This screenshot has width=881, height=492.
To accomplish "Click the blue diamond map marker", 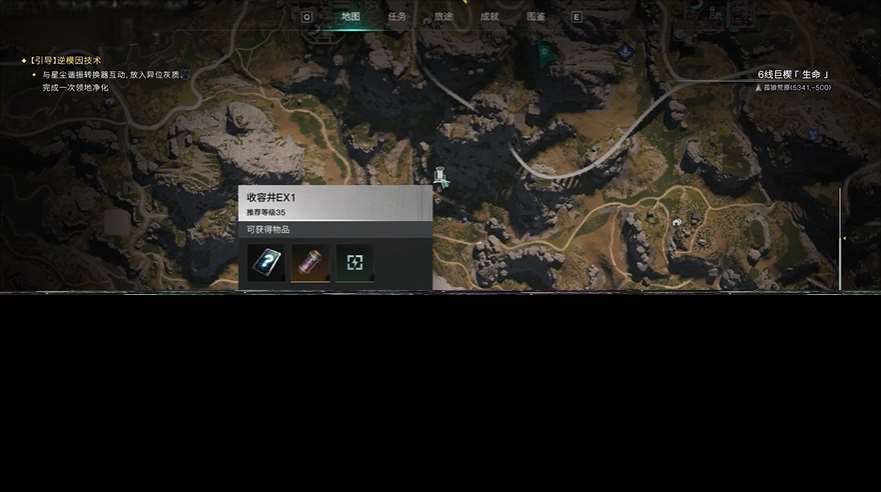I will [625, 50].
